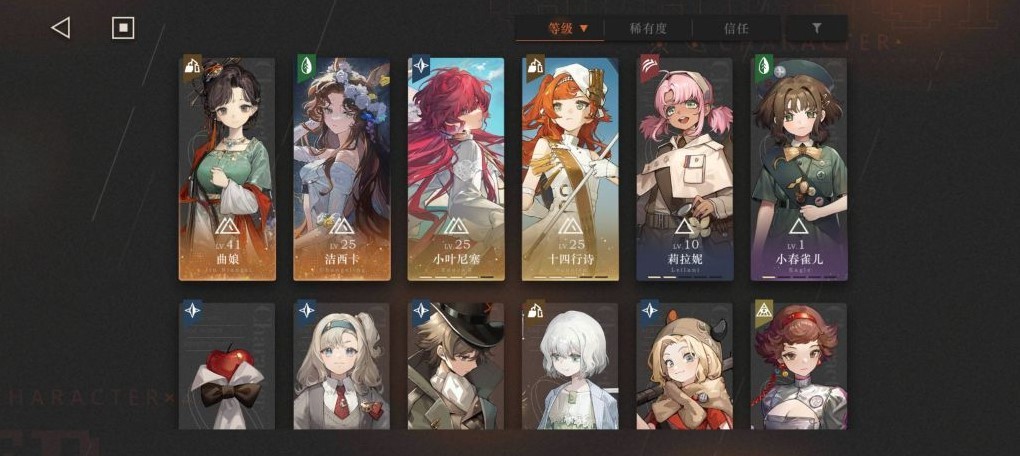The image size is (1020, 456).
Task: View the red-haired girl with headband card
Action: coord(799,367)
